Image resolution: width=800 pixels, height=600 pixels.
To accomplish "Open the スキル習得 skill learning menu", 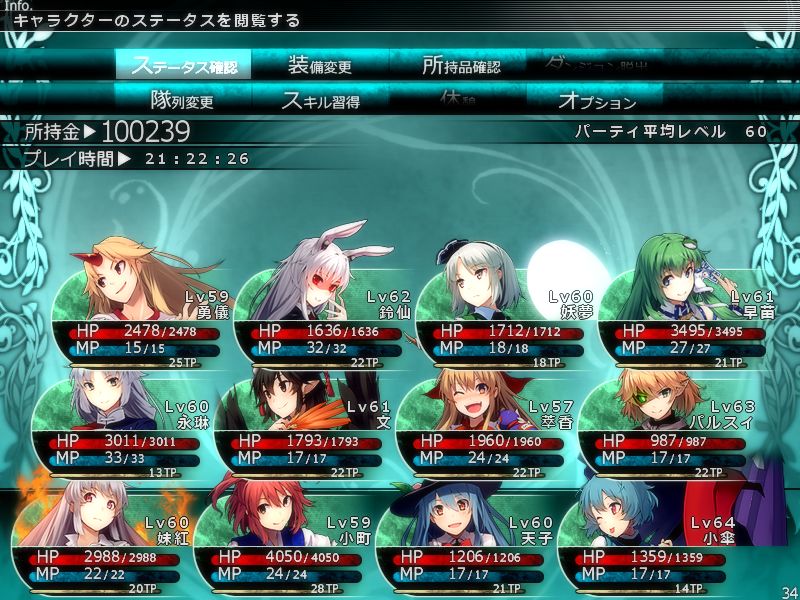I will (320, 100).
